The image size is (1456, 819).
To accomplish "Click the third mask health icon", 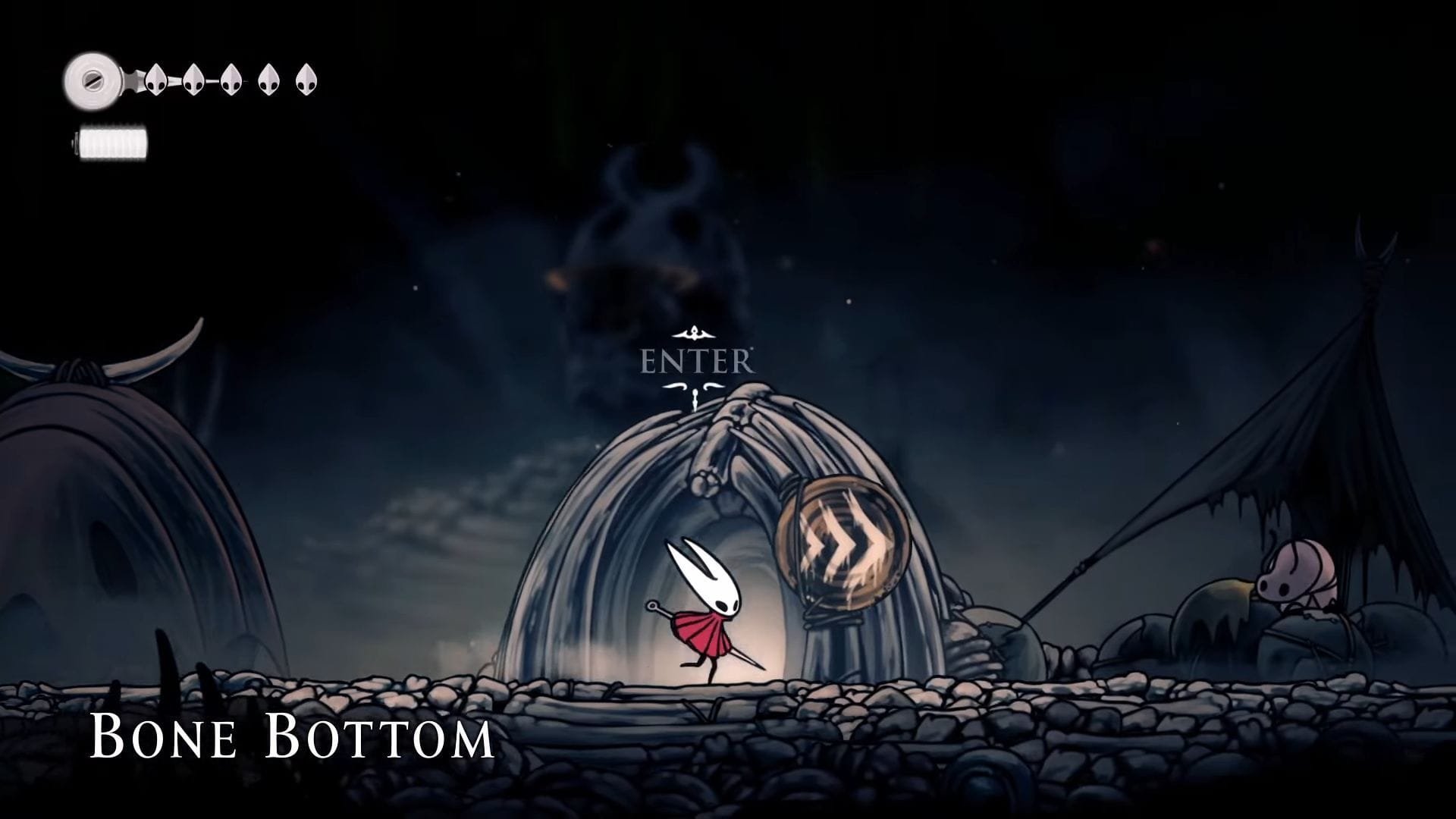I will (x=230, y=81).
